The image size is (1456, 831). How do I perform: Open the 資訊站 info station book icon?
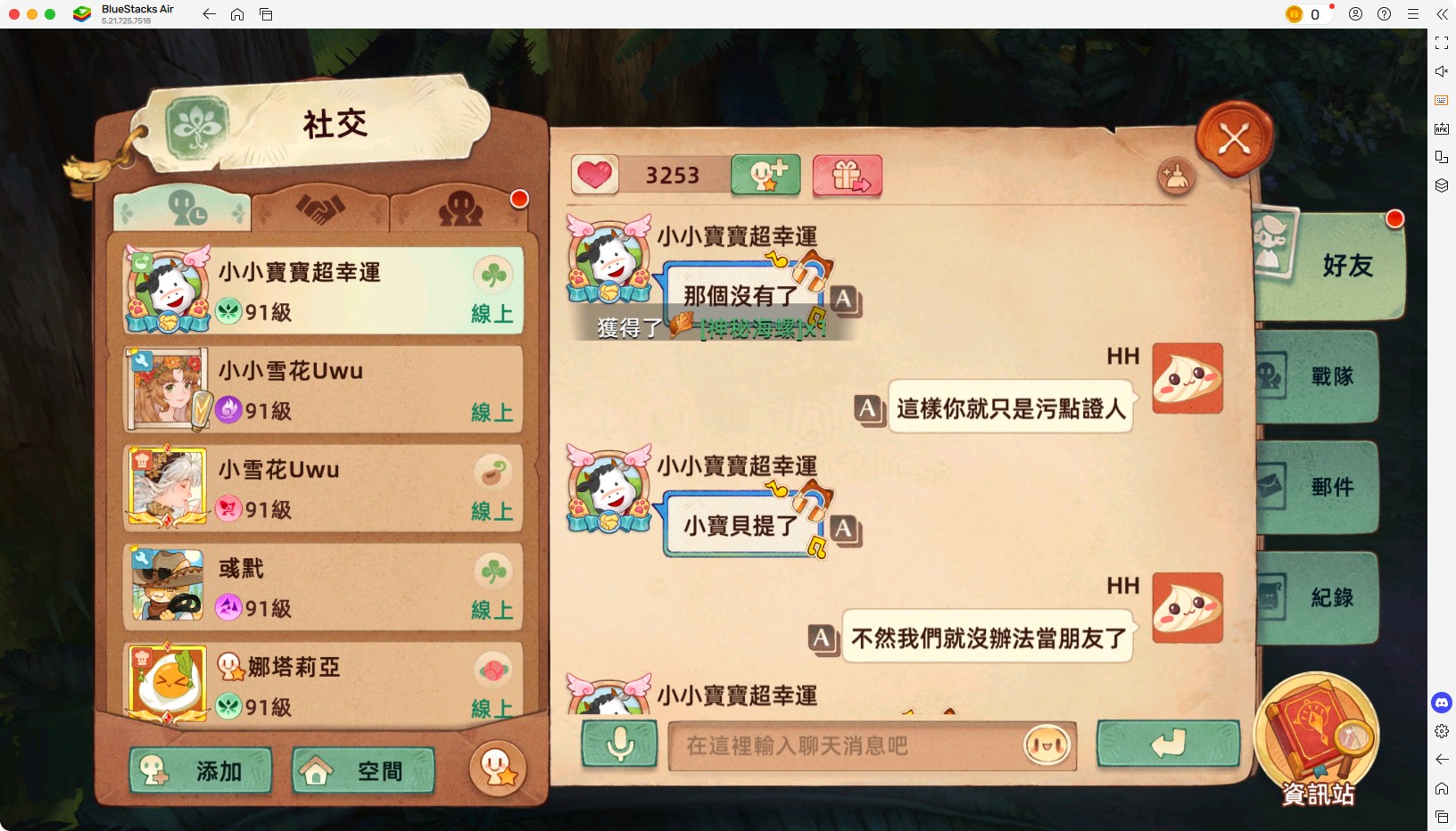[x=1317, y=742]
